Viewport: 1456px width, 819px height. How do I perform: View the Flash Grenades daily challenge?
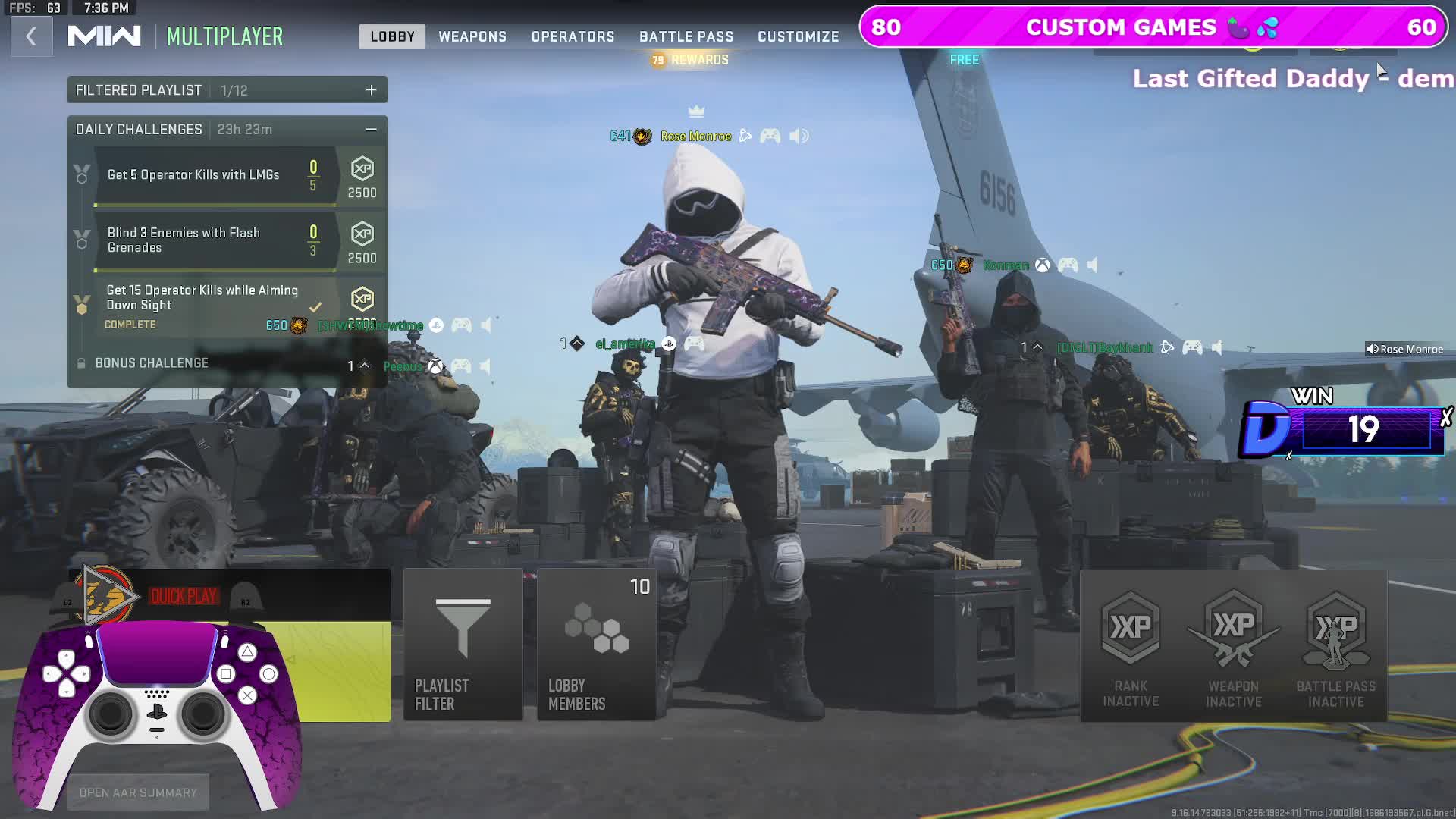[x=184, y=240]
